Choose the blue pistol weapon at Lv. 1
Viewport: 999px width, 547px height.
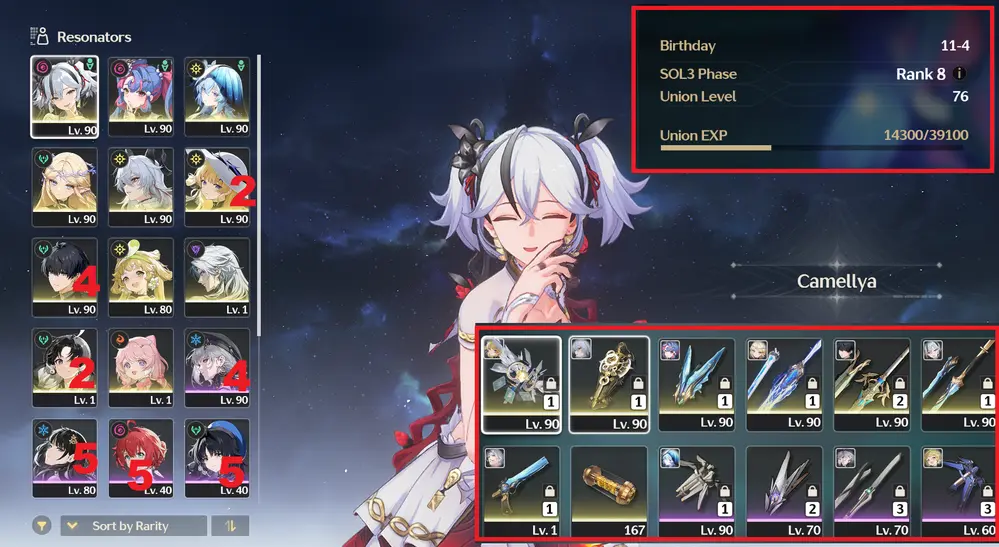521,492
